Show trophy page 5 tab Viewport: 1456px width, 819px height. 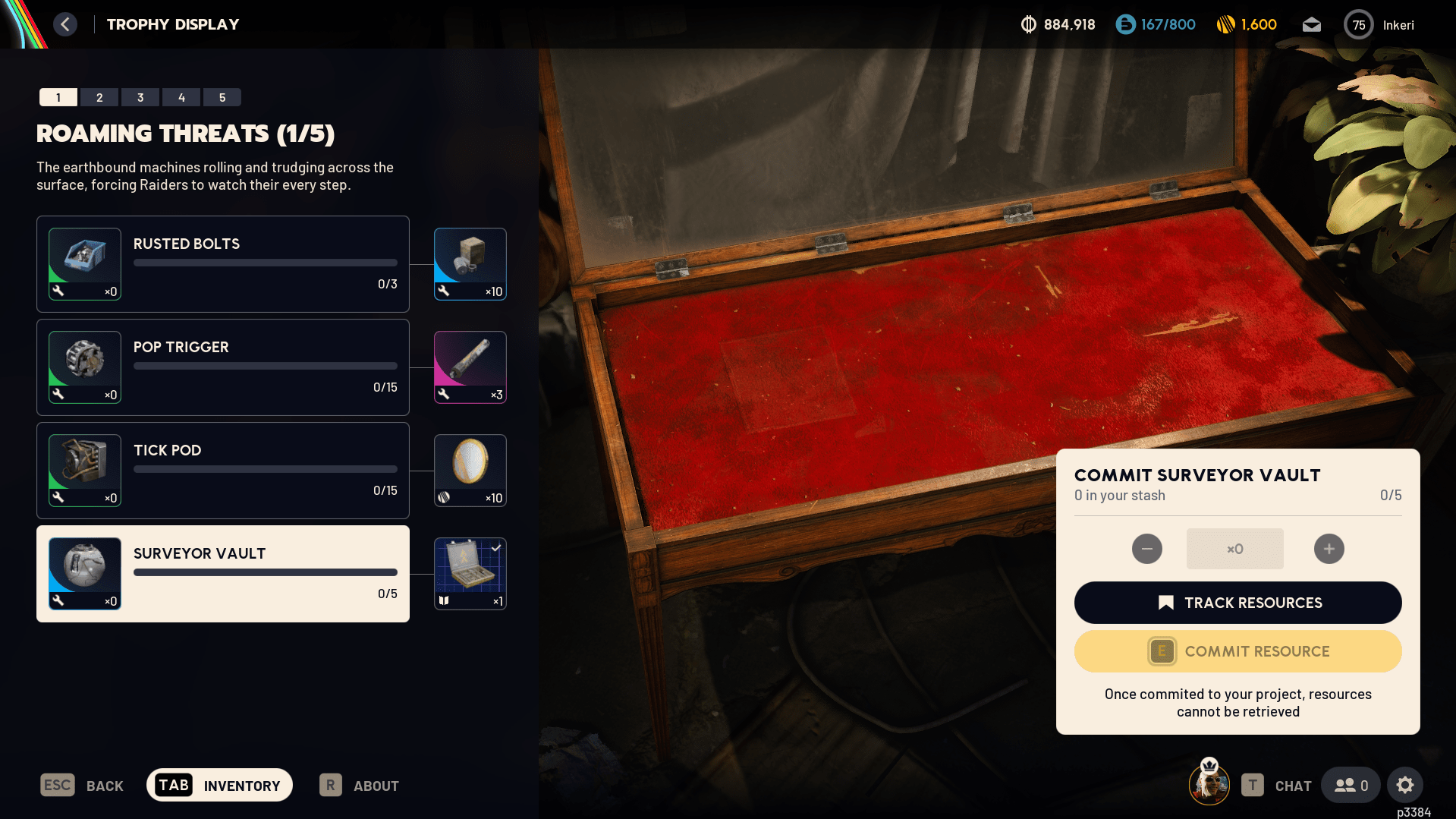222,97
